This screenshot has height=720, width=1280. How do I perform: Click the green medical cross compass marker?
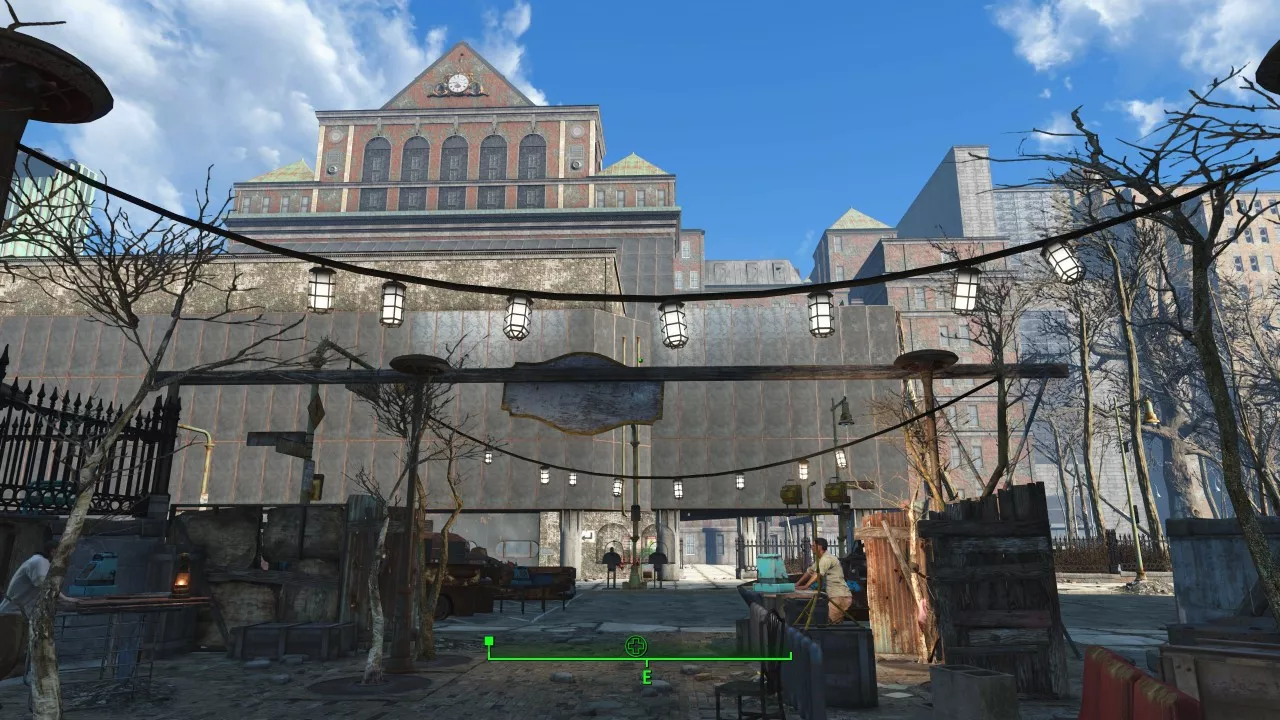[636, 646]
